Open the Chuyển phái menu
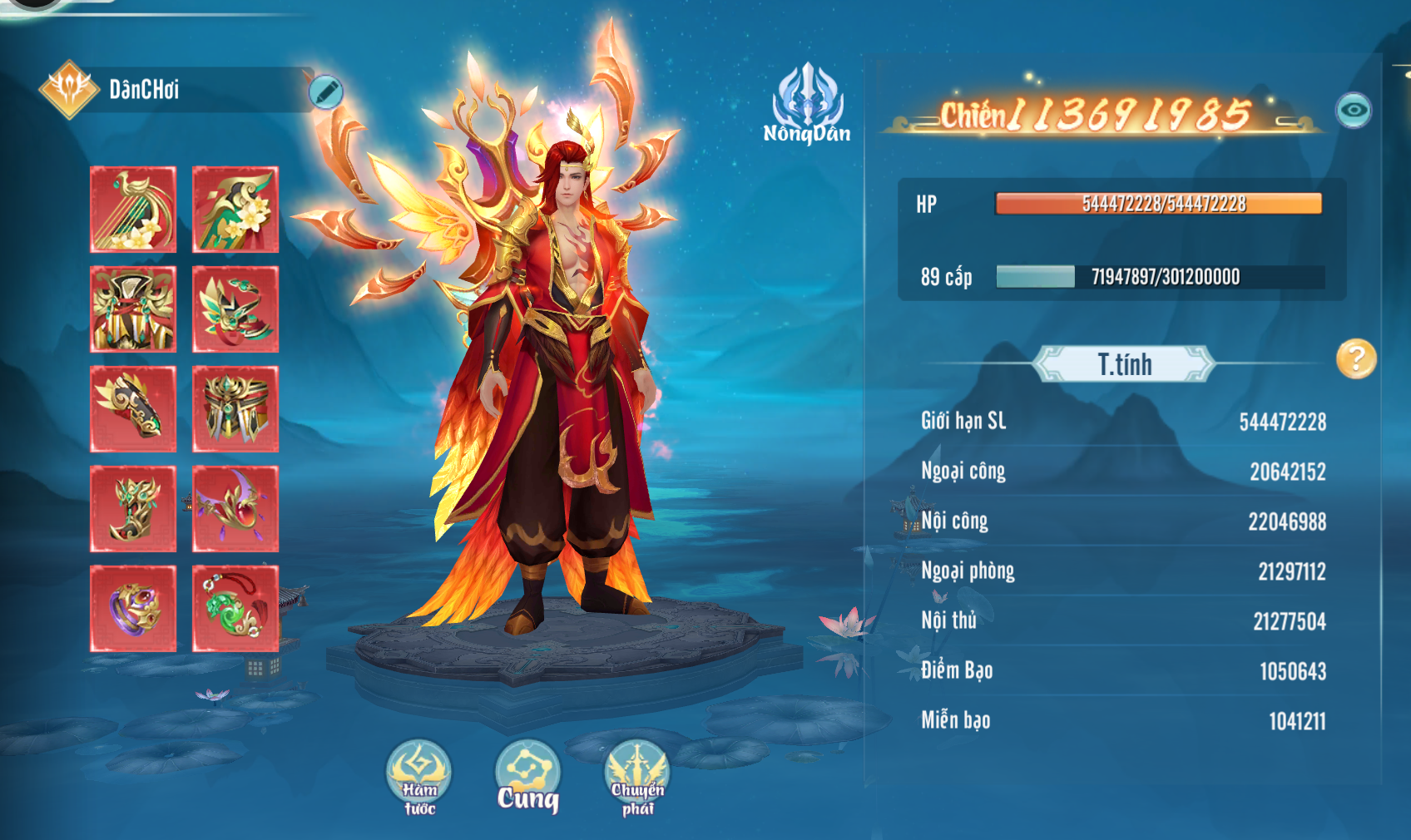 click(x=637, y=778)
